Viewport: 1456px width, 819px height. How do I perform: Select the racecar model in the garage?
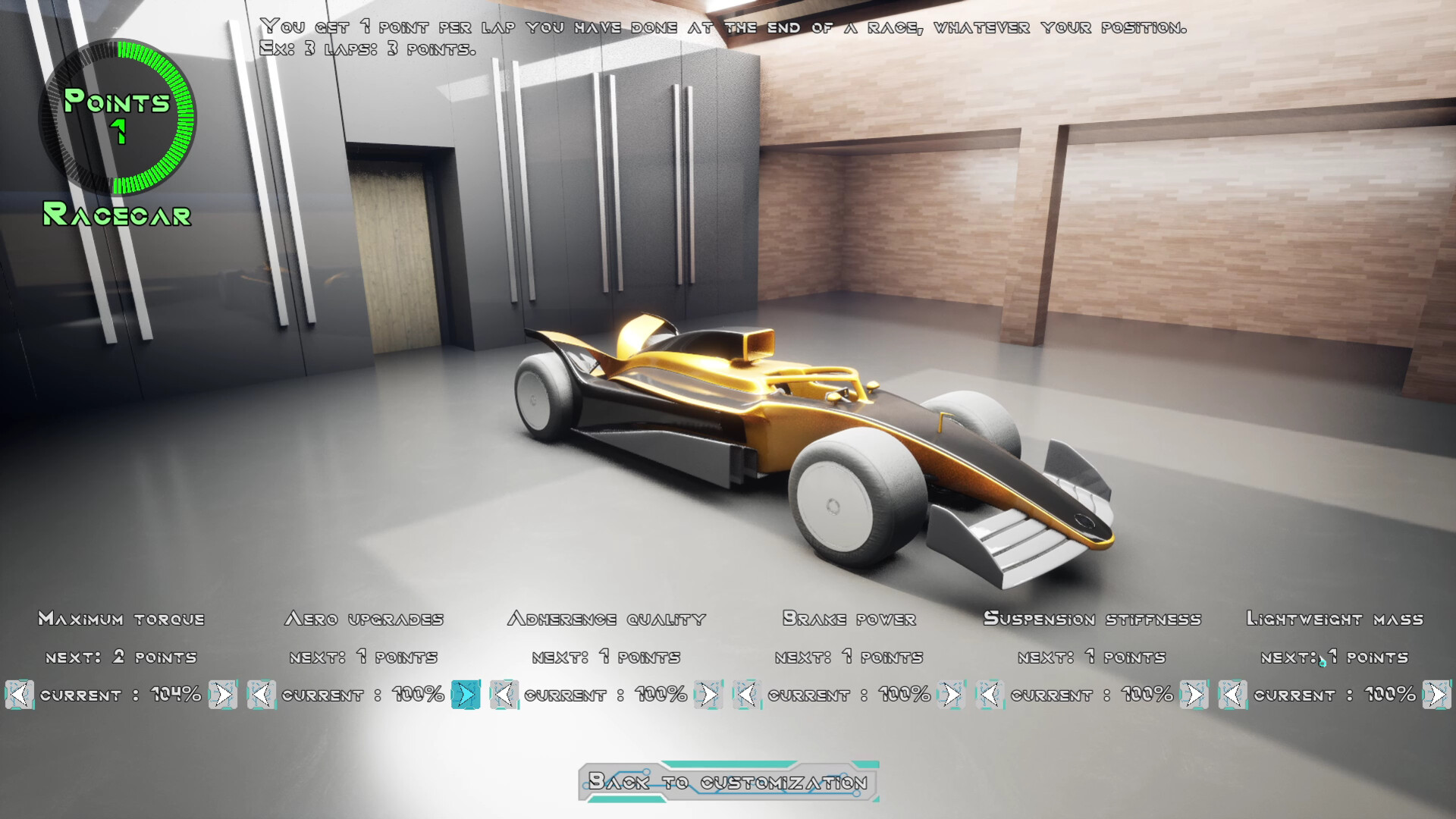[796, 425]
